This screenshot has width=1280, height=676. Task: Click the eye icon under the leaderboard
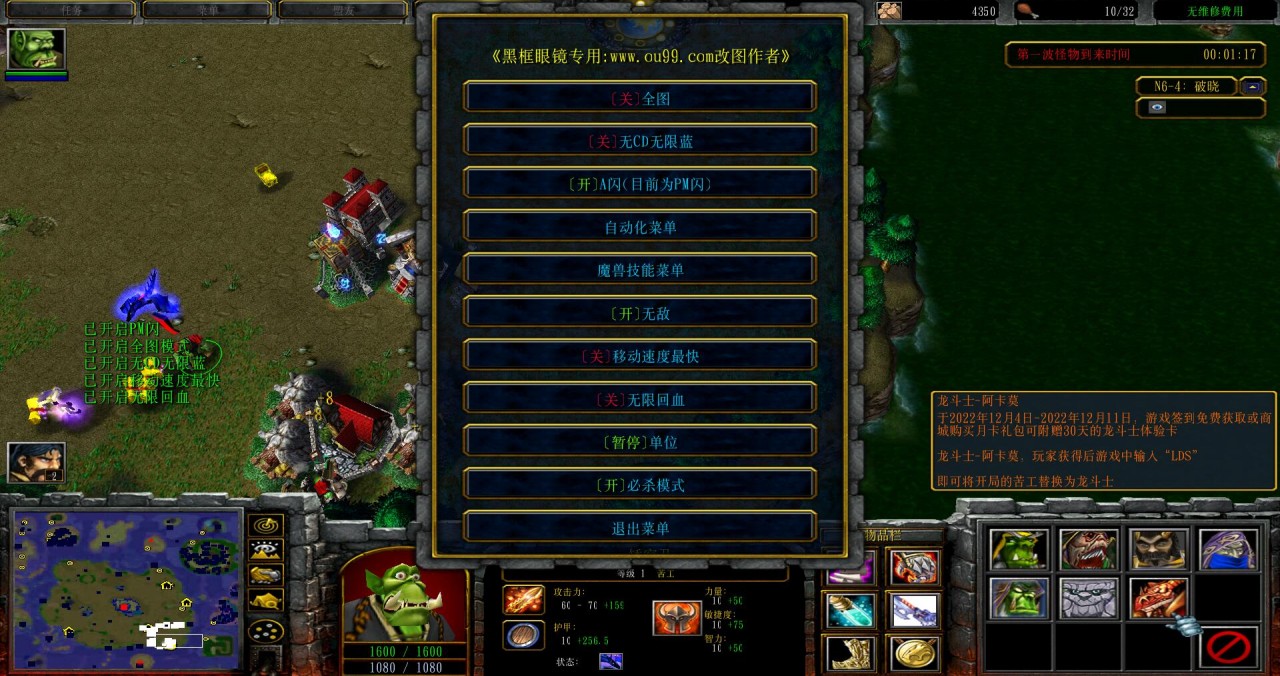point(1157,107)
